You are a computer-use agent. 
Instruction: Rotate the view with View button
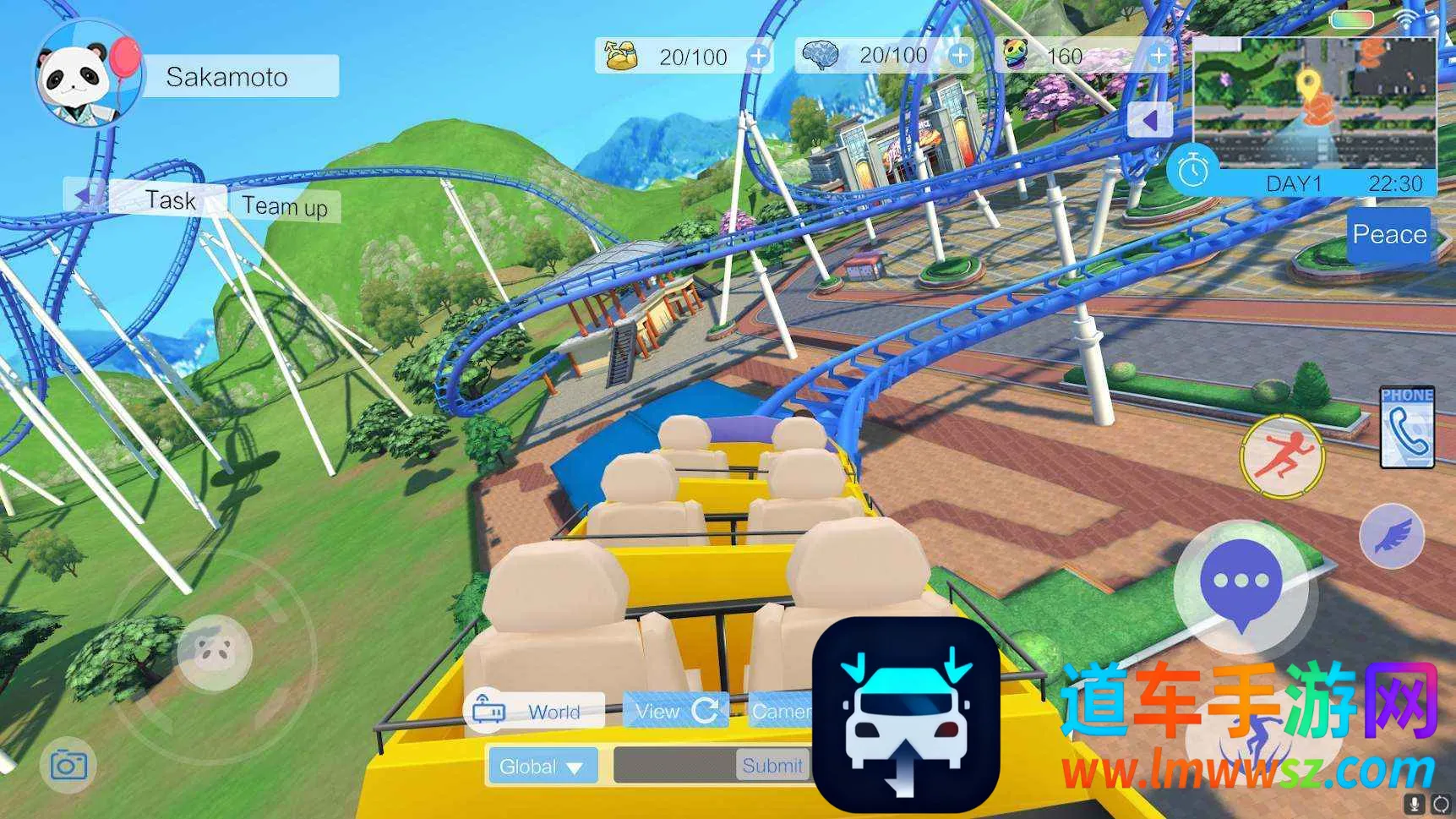675,712
